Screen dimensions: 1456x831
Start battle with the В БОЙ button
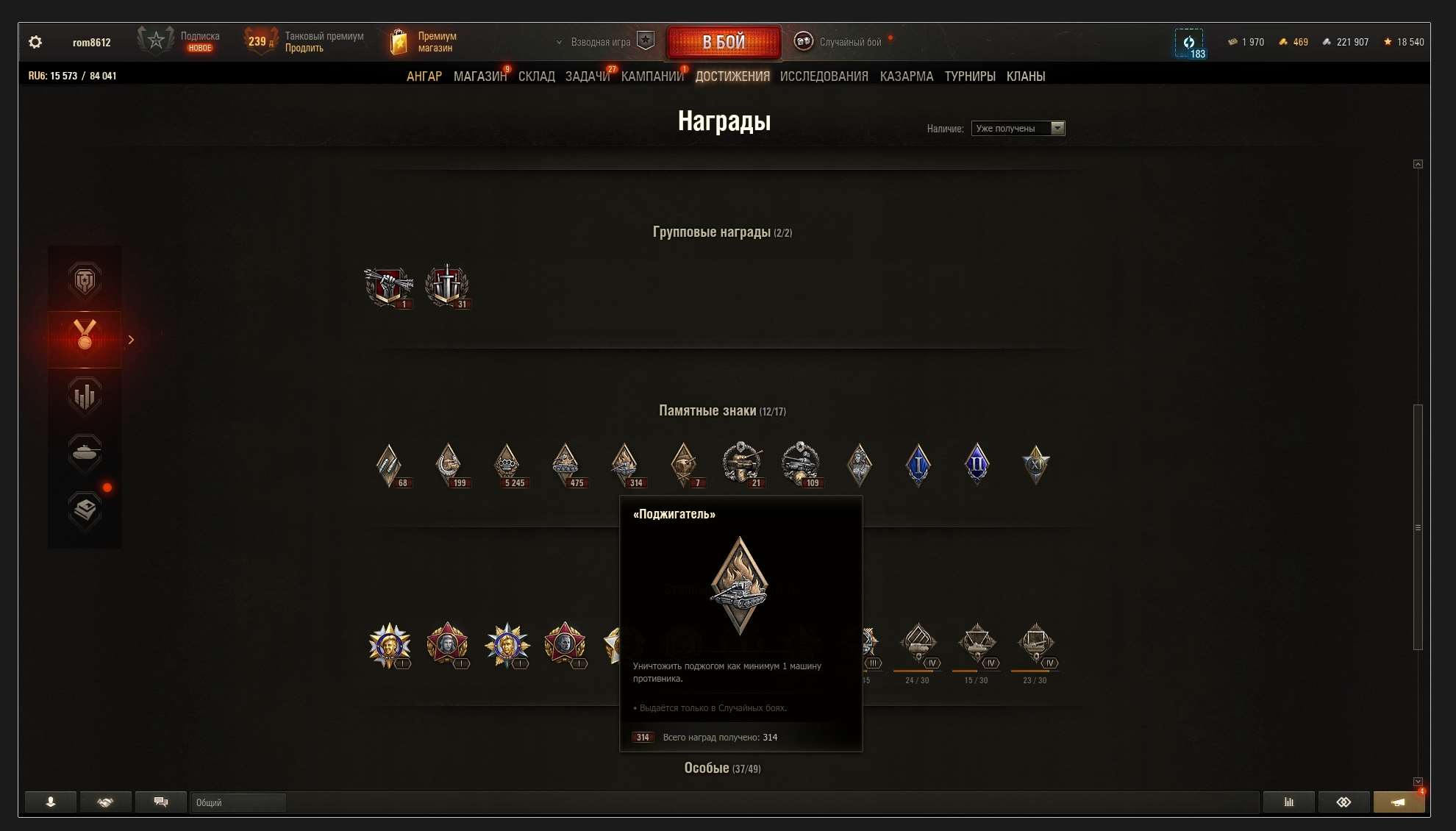(x=724, y=42)
